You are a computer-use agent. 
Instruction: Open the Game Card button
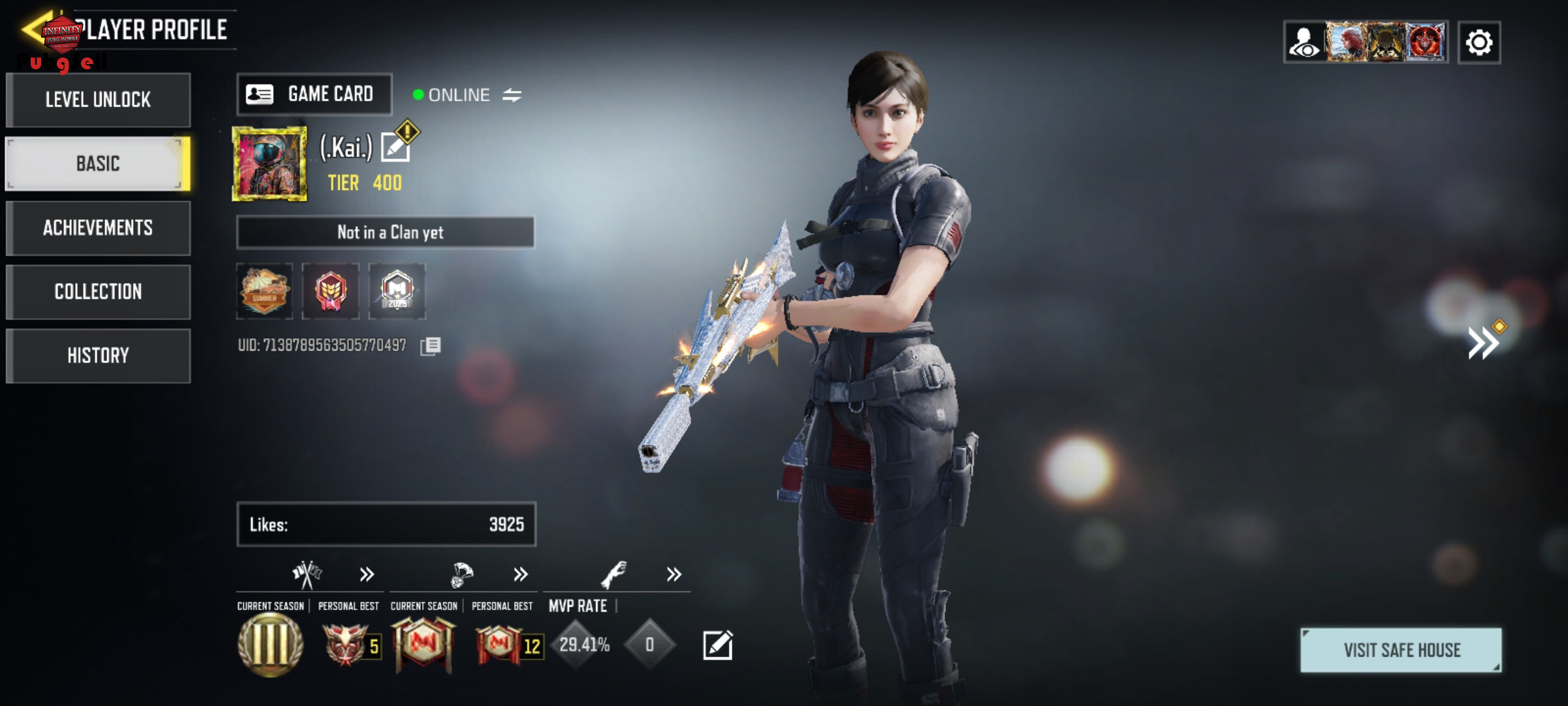(x=314, y=94)
